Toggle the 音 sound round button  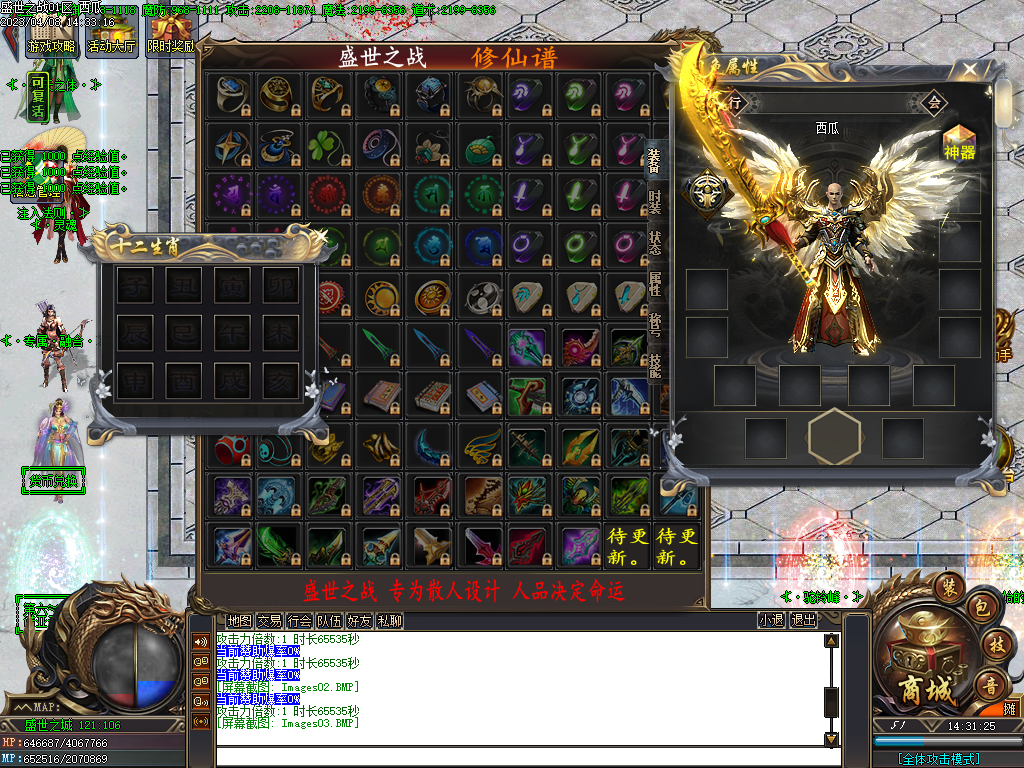pos(990,686)
